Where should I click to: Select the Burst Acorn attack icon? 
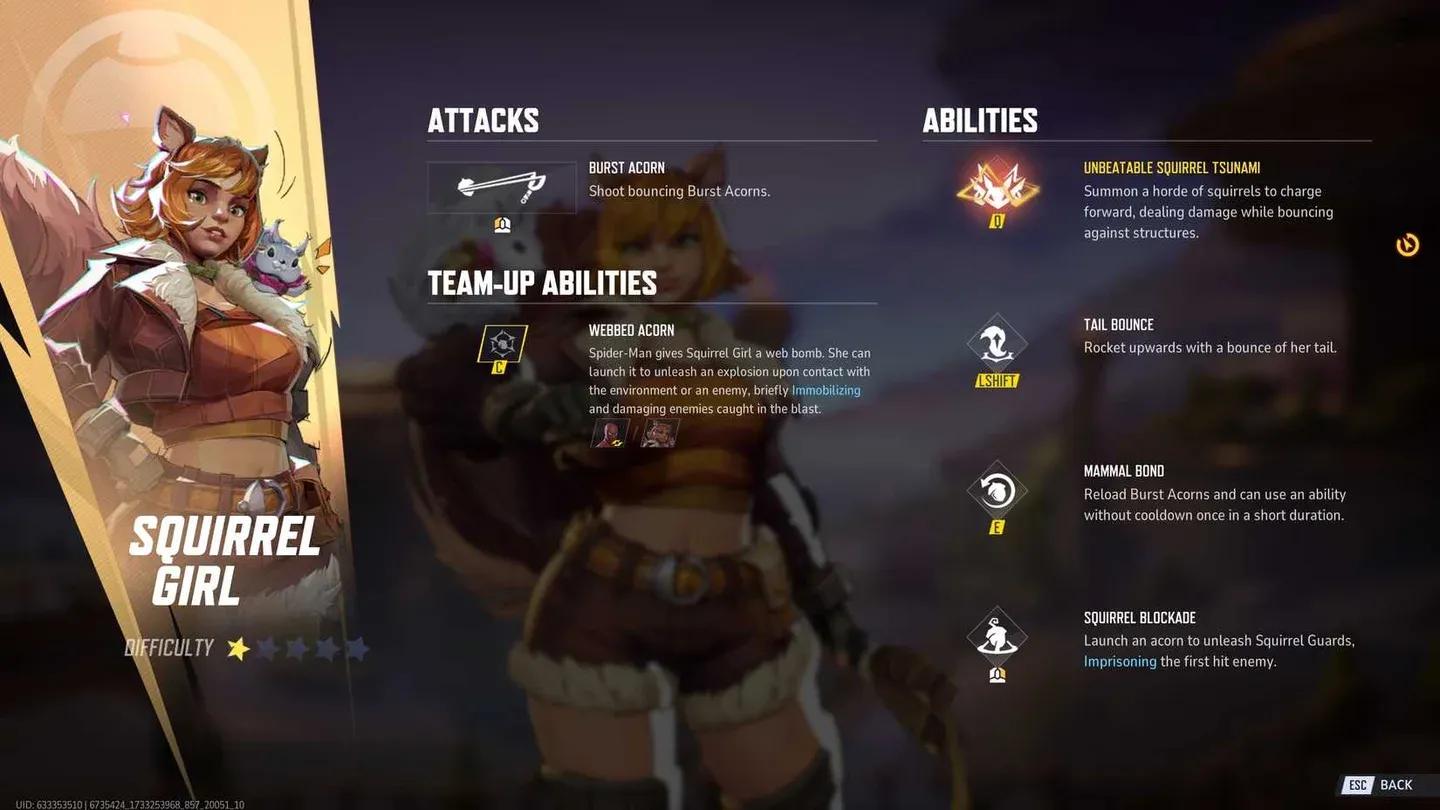(x=501, y=186)
